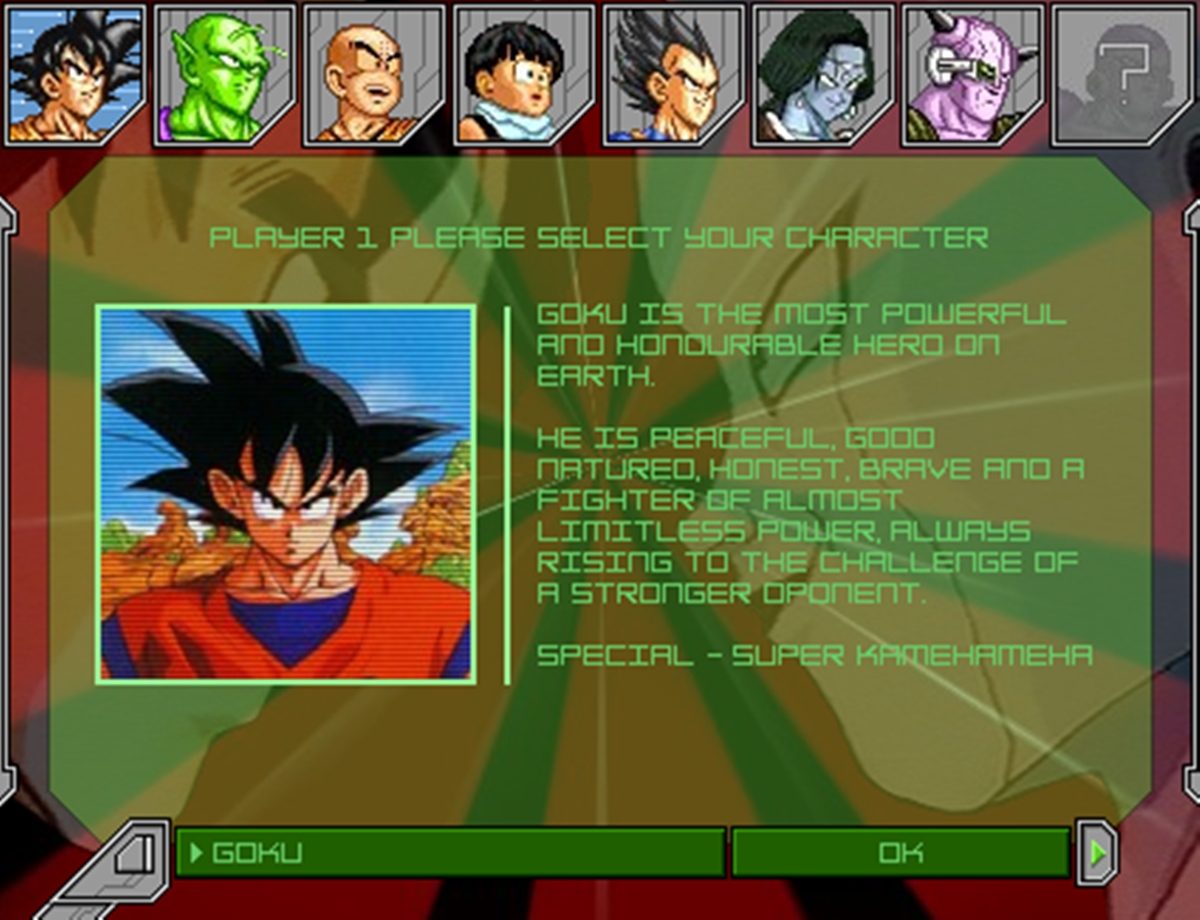Choose the green Piccolo portrait
The width and height of the screenshot is (1200, 920).
[x=225, y=73]
